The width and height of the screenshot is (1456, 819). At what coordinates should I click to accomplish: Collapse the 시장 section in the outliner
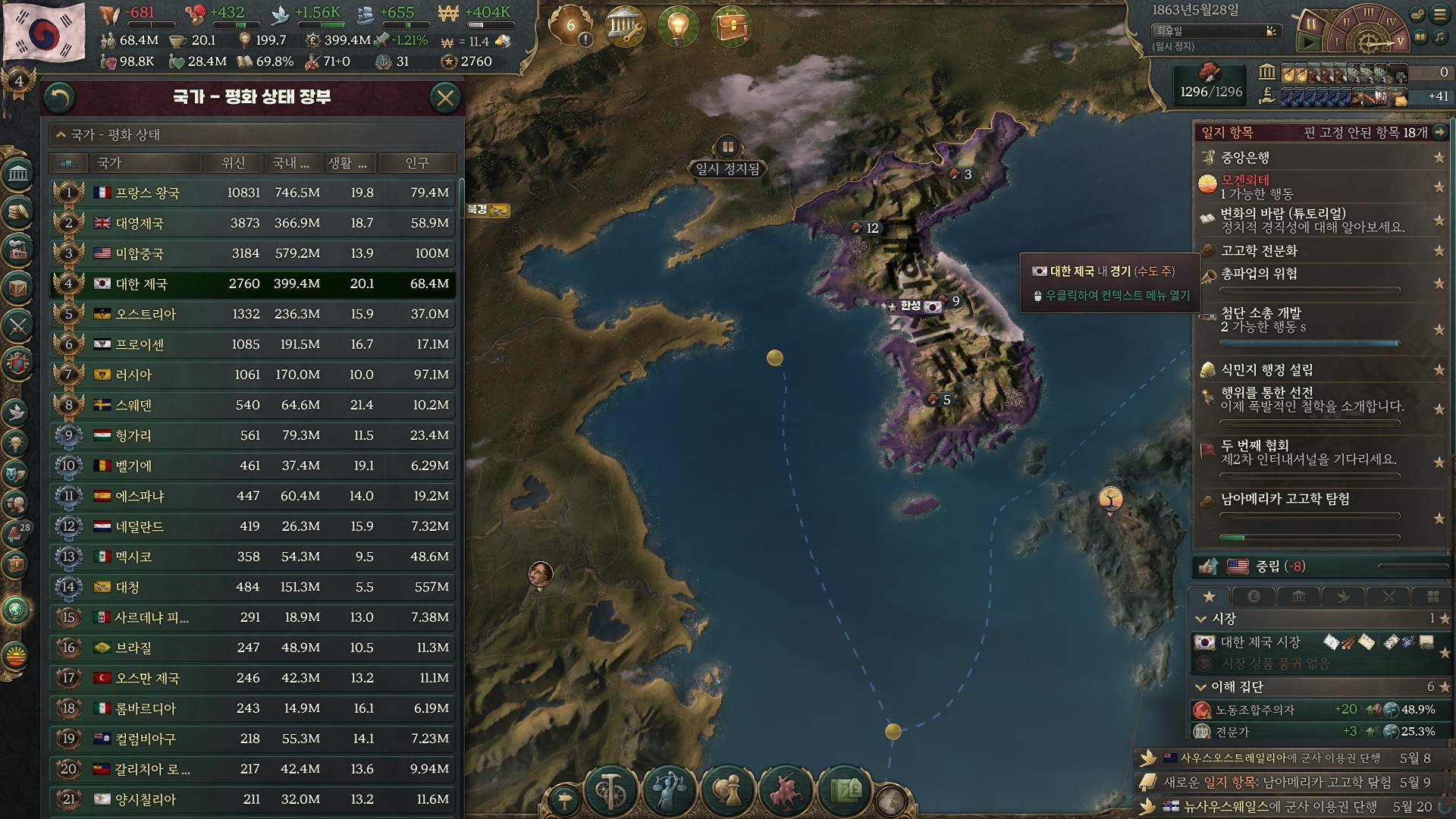click(x=1201, y=619)
